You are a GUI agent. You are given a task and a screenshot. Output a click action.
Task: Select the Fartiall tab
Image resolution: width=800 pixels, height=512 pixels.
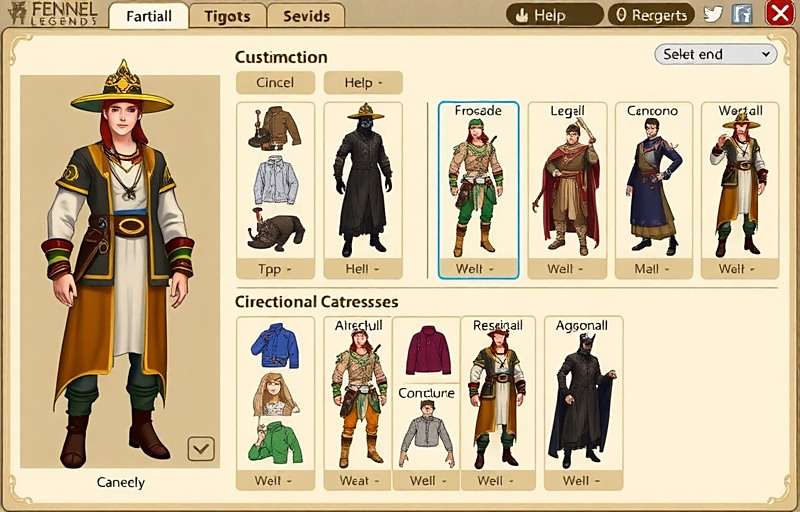(x=149, y=16)
